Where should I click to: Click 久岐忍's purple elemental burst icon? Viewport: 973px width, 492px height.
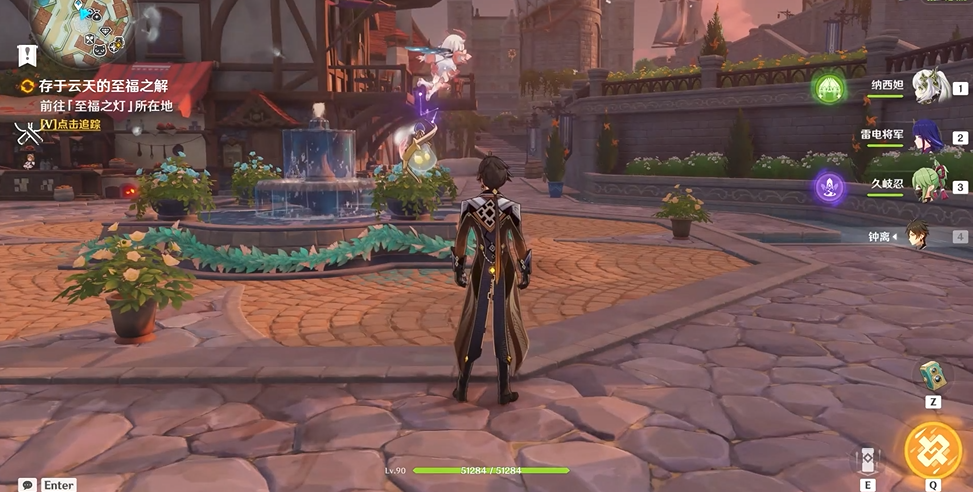pos(828,186)
